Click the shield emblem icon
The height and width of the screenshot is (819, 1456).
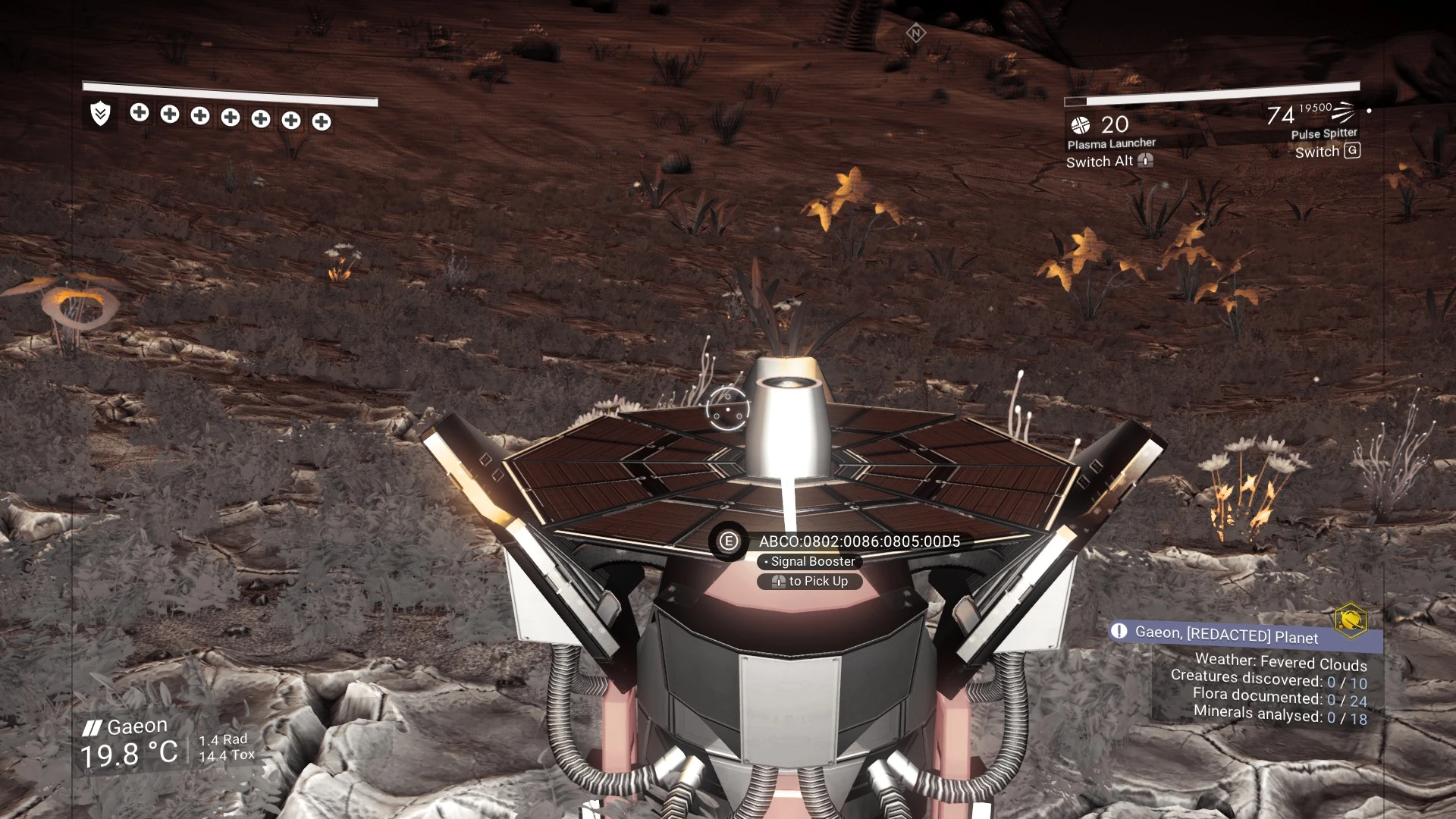(100, 114)
